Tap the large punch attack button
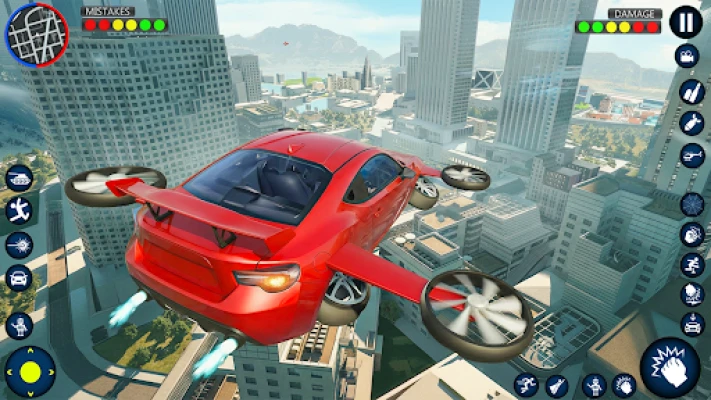Image resolution: width=711 pixels, height=400 pixels. [x=669, y=367]
